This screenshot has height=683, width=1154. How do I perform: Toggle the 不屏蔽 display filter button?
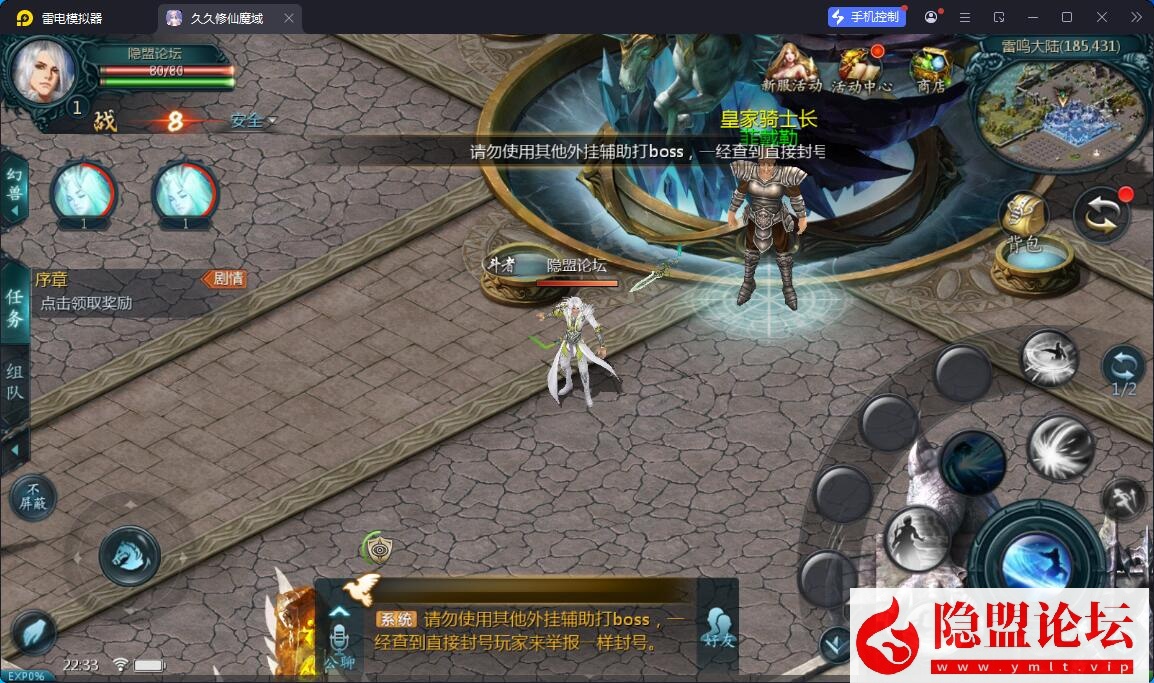coord(32,496)
